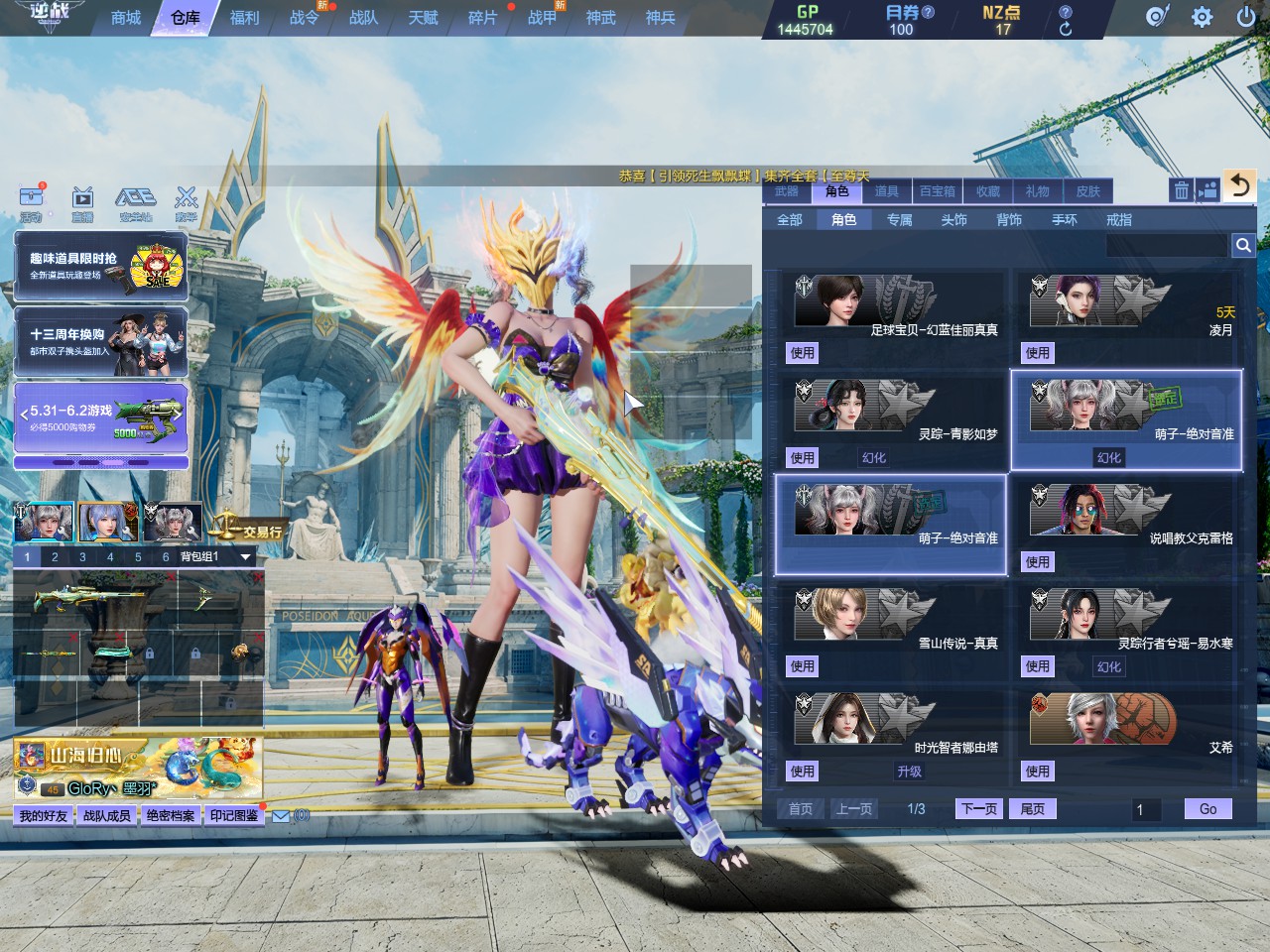Viewport: 1270px width, 952px height.
Task: Click the trash can delete icon
Action: click(x=1181, y=190)
